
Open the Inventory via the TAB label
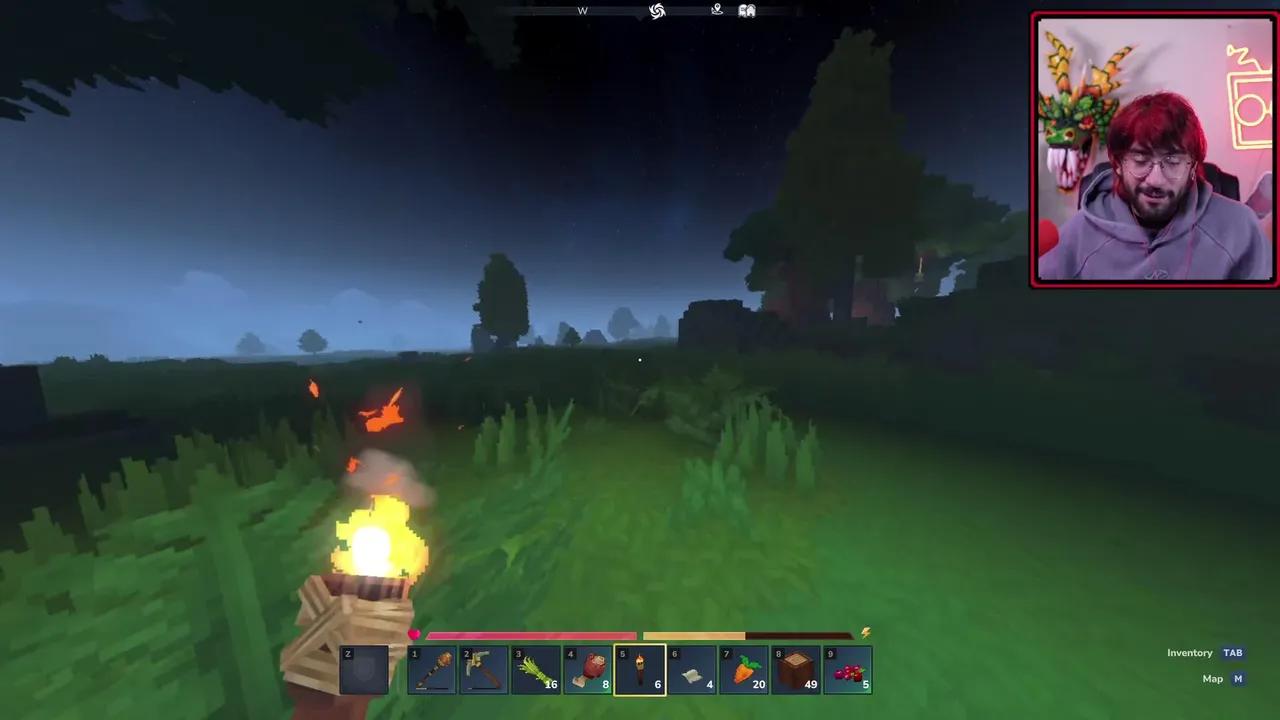tap(1232, 652)
